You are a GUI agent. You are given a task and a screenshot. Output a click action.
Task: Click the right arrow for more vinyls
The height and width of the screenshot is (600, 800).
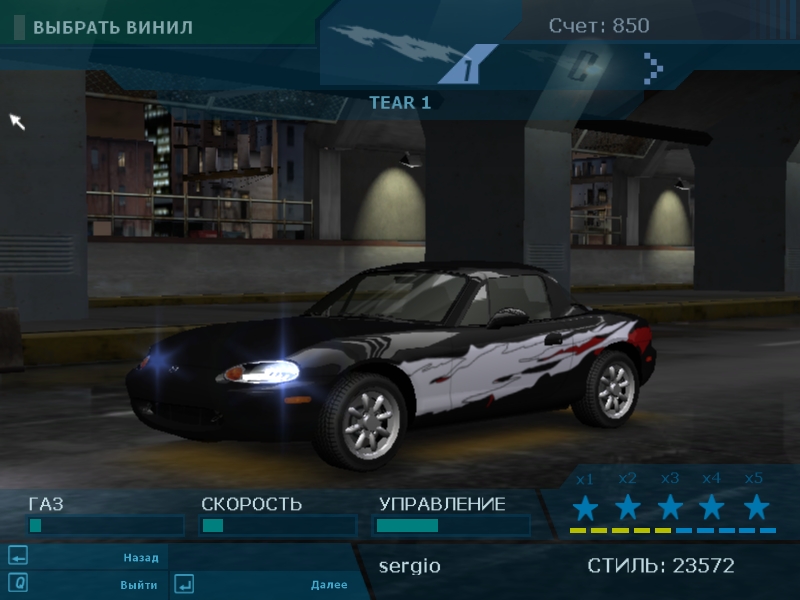pos(653,68)
